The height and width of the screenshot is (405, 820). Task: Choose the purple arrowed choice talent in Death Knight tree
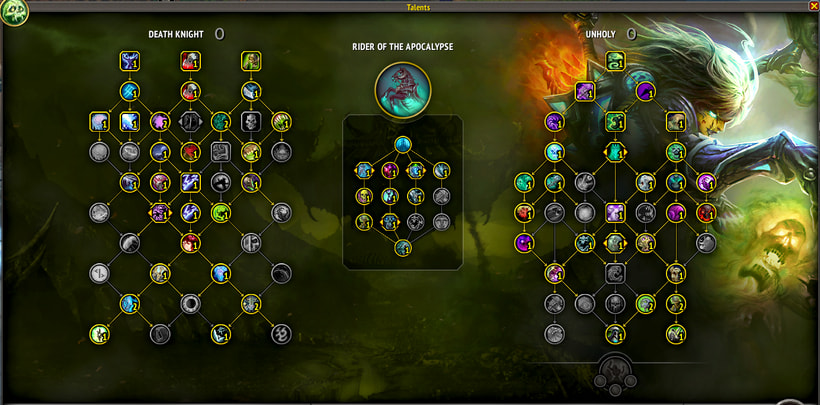coord(159,212)
